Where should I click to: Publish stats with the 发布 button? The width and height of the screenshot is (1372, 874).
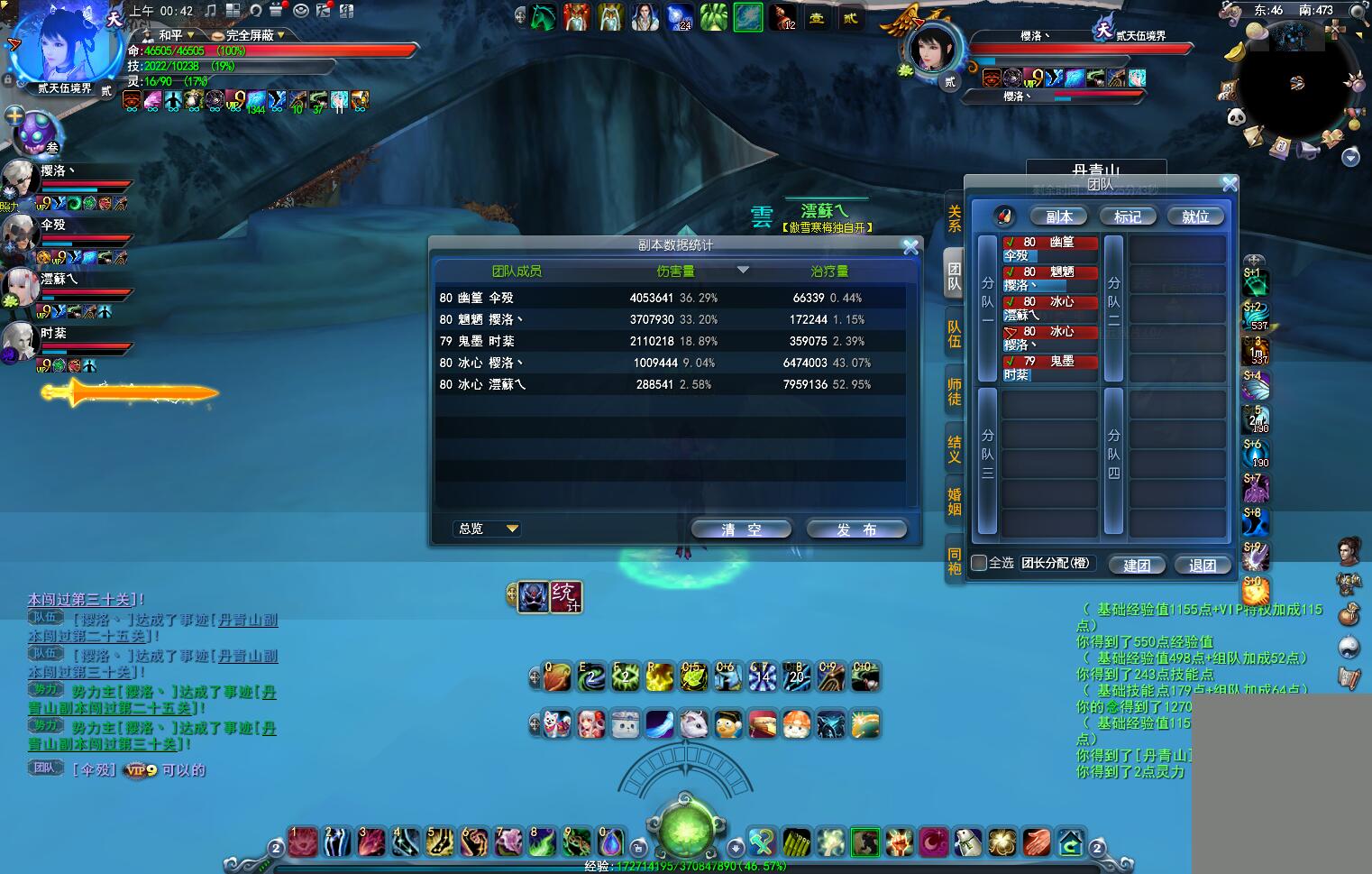pos(855,529)
